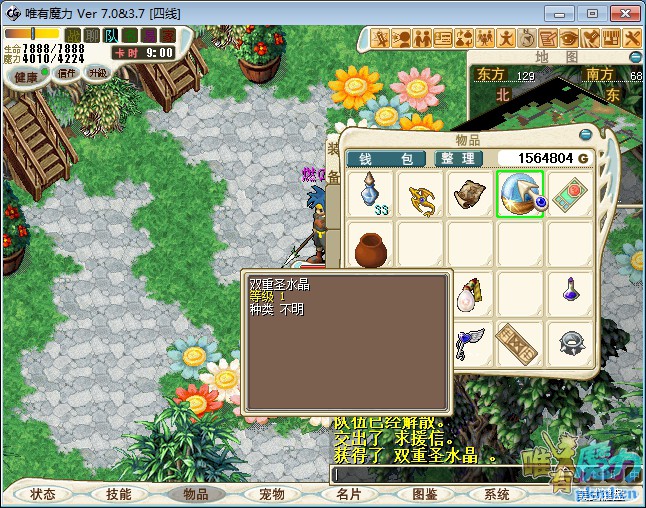The height and width of the screenshot is (508, 646).
Task: Open the 系统 system menu
Action: click(497, 494)
